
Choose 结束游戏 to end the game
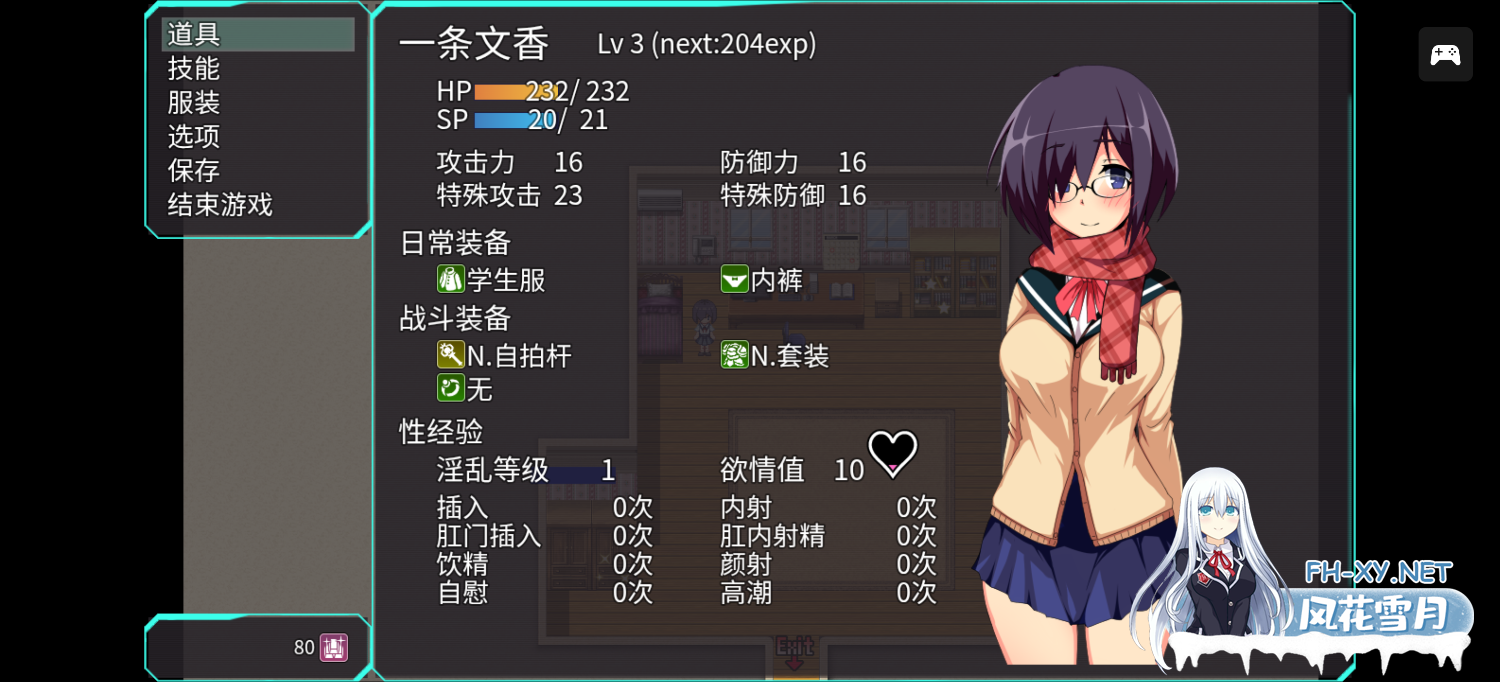coord(220,205)
